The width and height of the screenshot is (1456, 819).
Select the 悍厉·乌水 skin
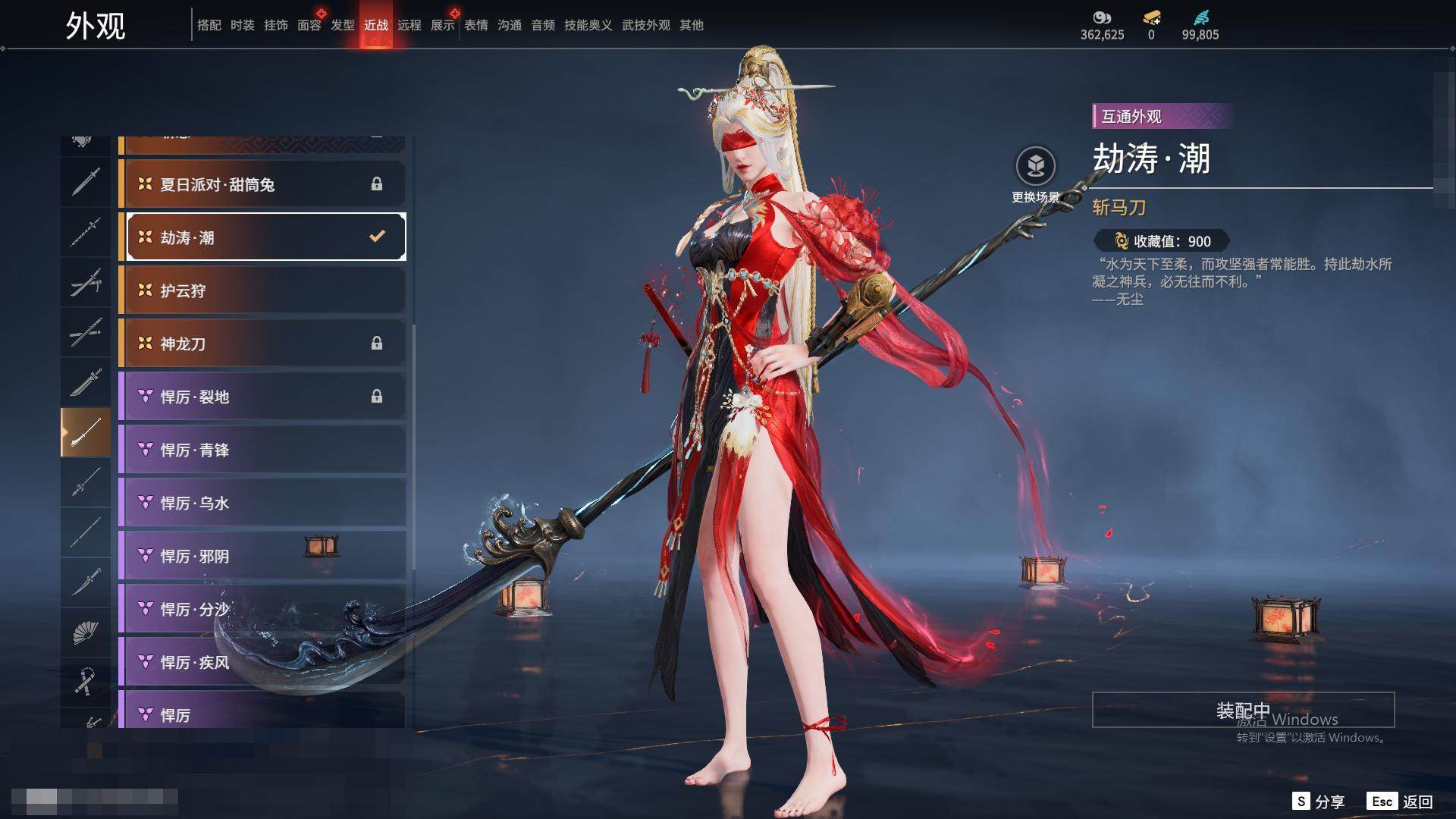tap(262, 503)
